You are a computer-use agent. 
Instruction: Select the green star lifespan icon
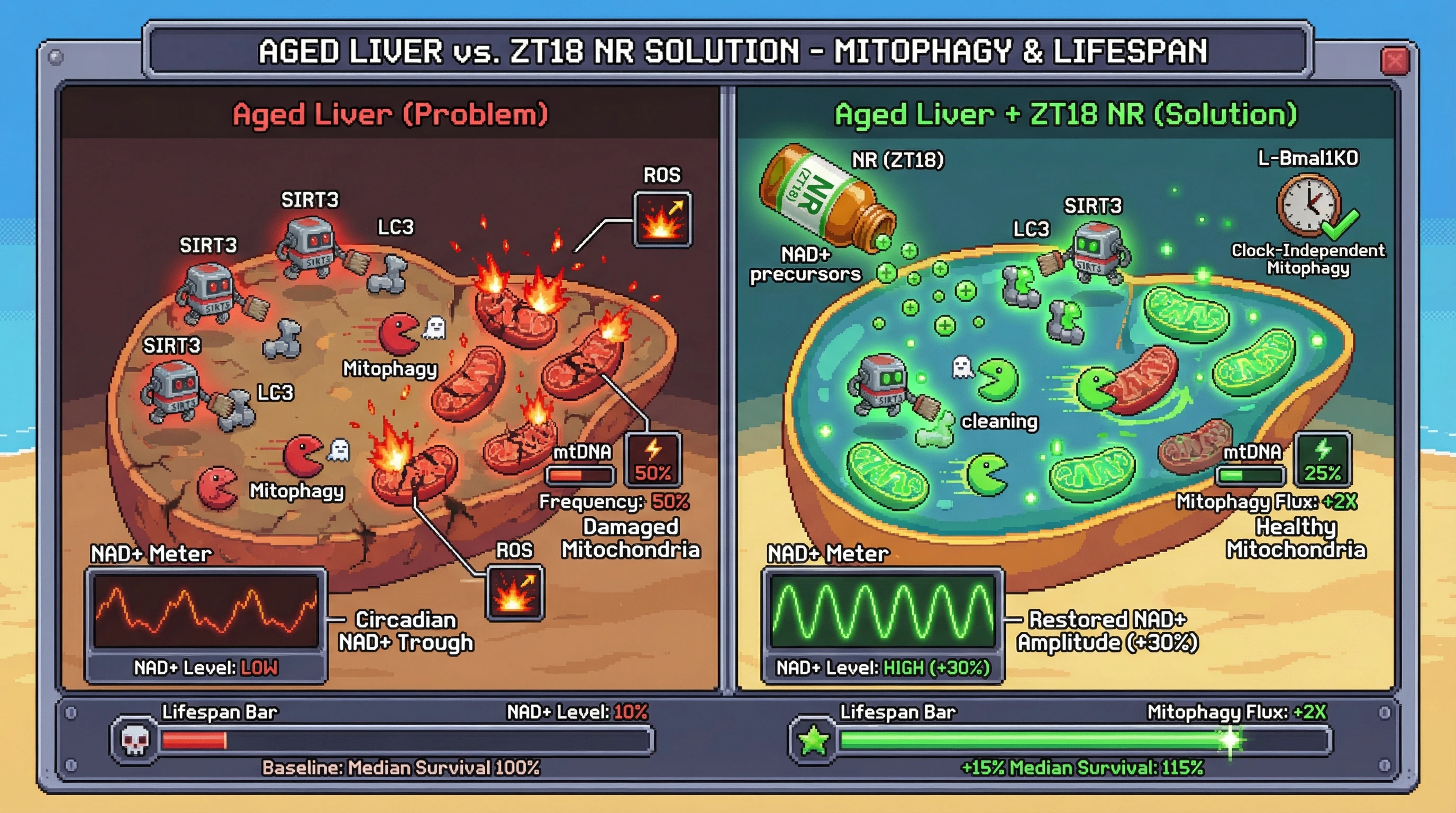pos(813,740)
